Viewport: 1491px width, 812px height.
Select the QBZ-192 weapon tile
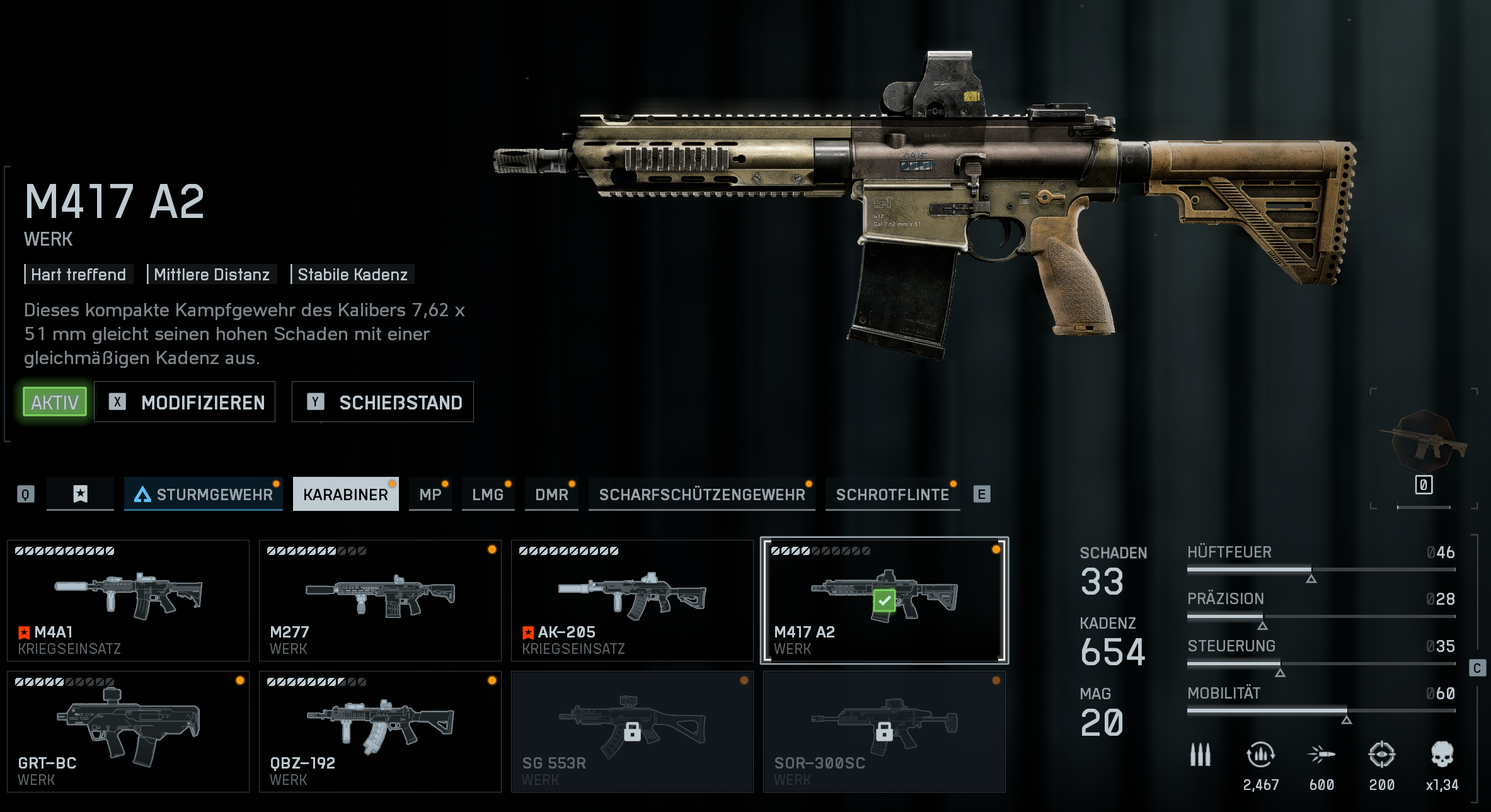(380, 731)
